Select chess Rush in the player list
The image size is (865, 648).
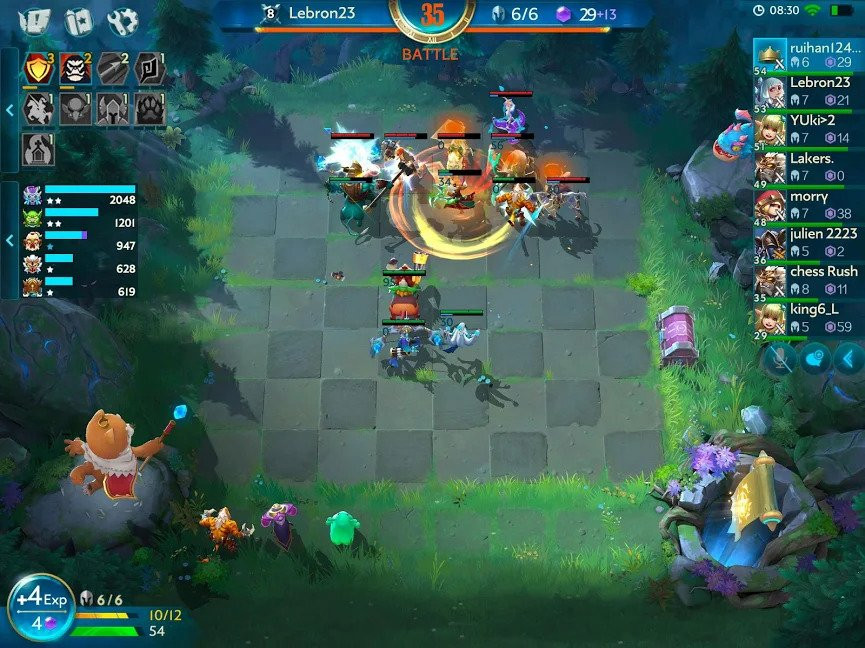tap(806, 280)
